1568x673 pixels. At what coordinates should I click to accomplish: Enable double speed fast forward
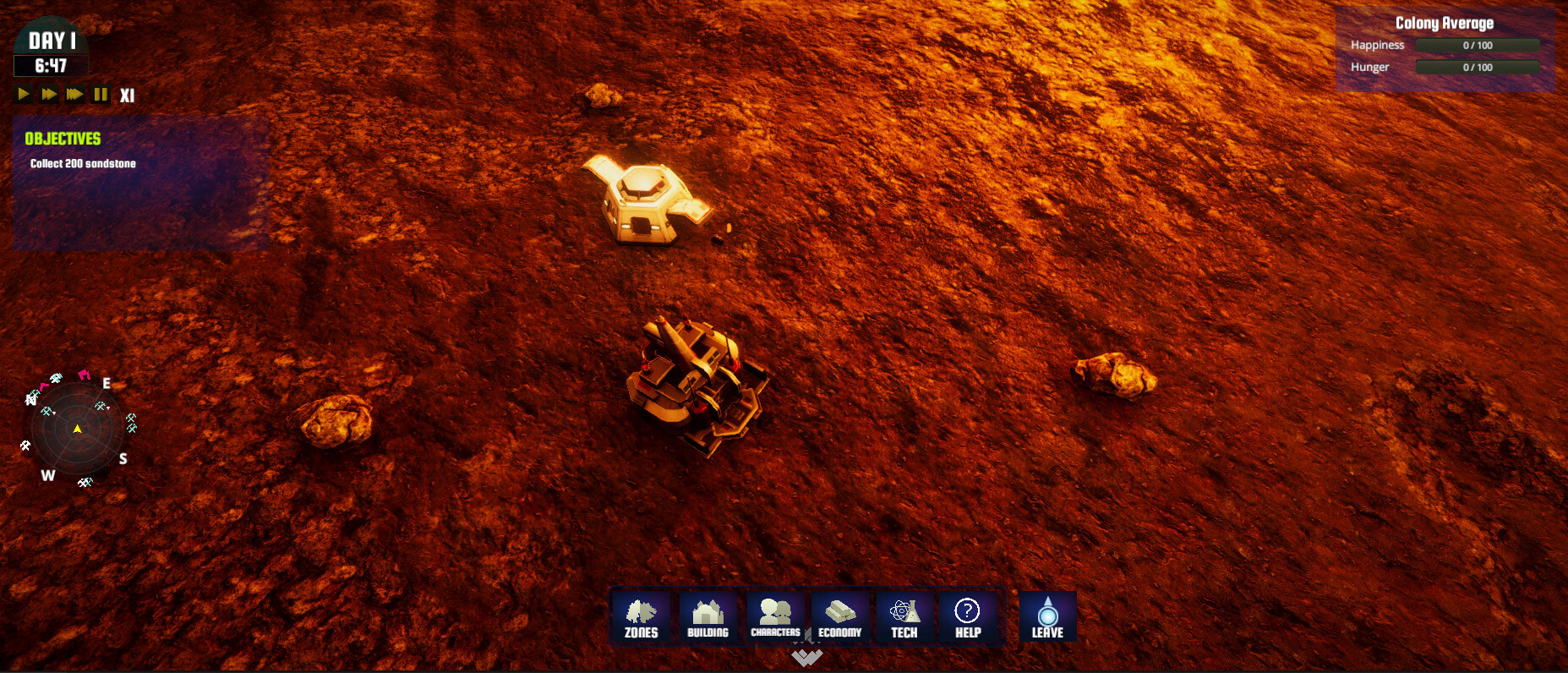47,95
